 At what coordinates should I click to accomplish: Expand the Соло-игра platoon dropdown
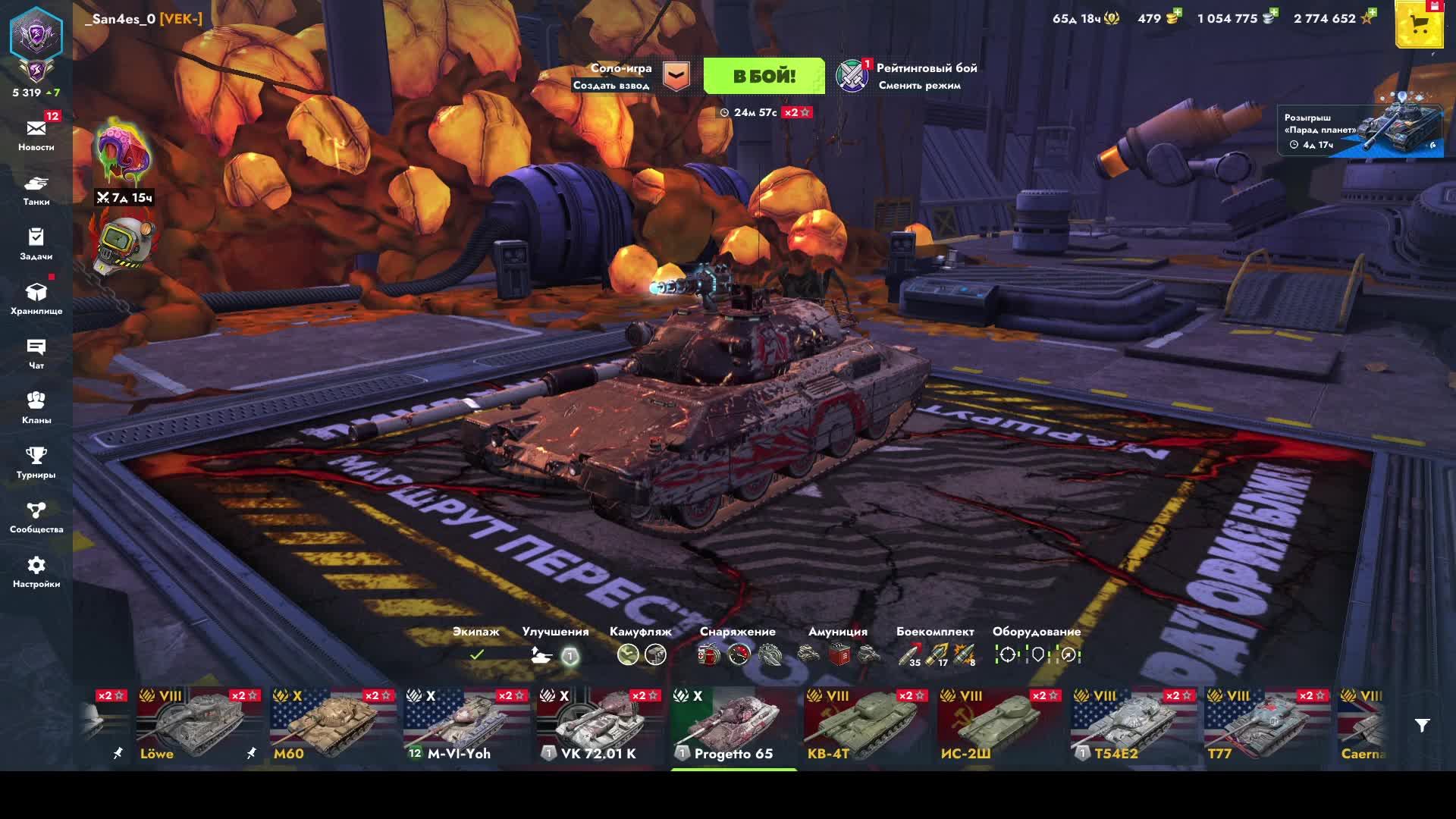tap(676, 76)
